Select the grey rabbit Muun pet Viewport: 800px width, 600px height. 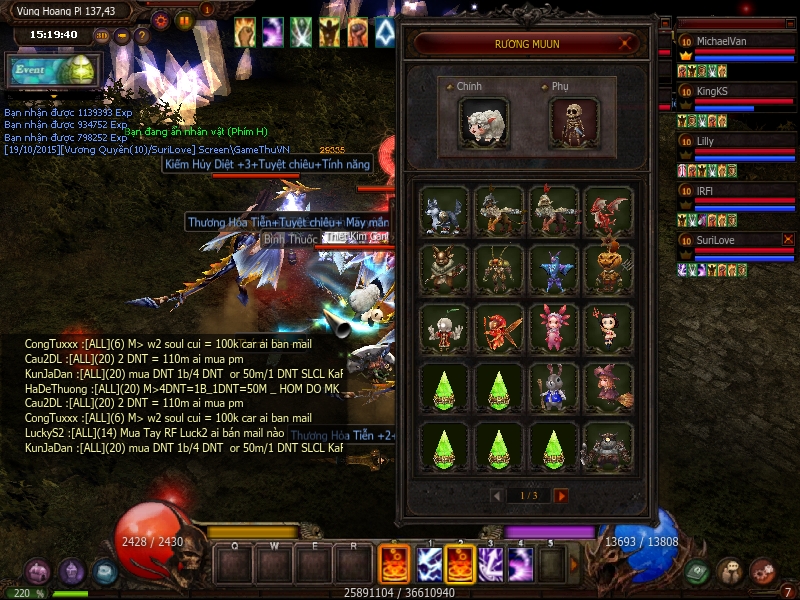[554, 386]
